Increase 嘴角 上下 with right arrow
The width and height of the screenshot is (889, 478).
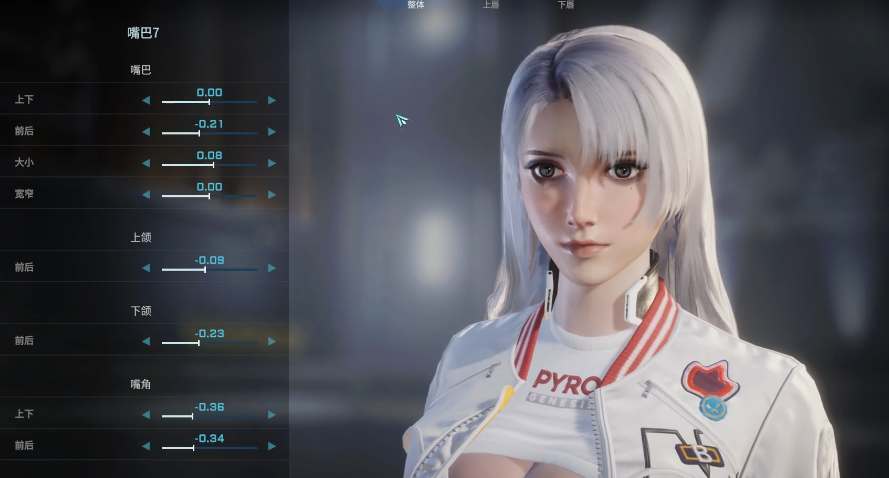click(x=272, y=415)
